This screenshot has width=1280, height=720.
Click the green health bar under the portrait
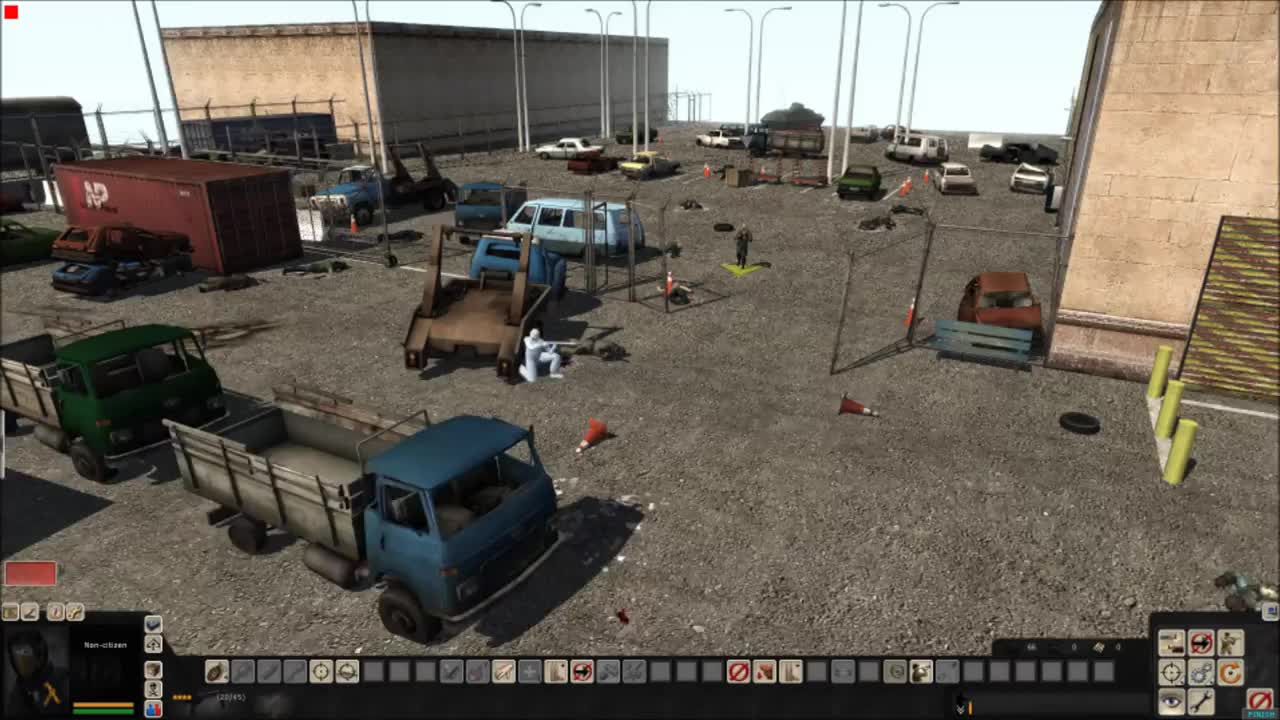[103, 713]
